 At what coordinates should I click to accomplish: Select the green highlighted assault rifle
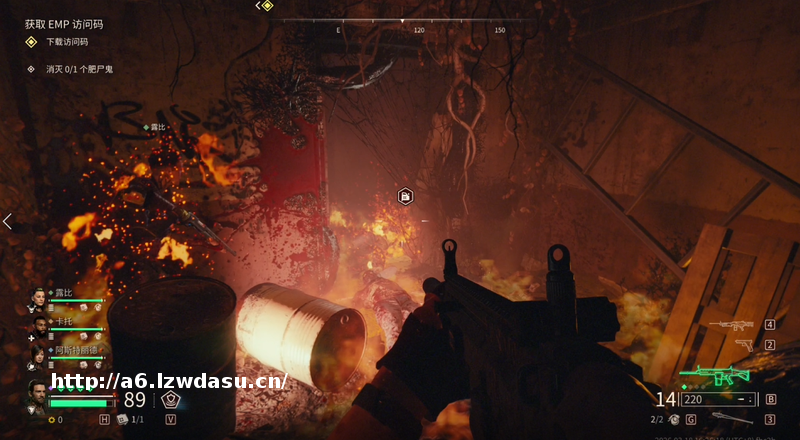[722, 375]
